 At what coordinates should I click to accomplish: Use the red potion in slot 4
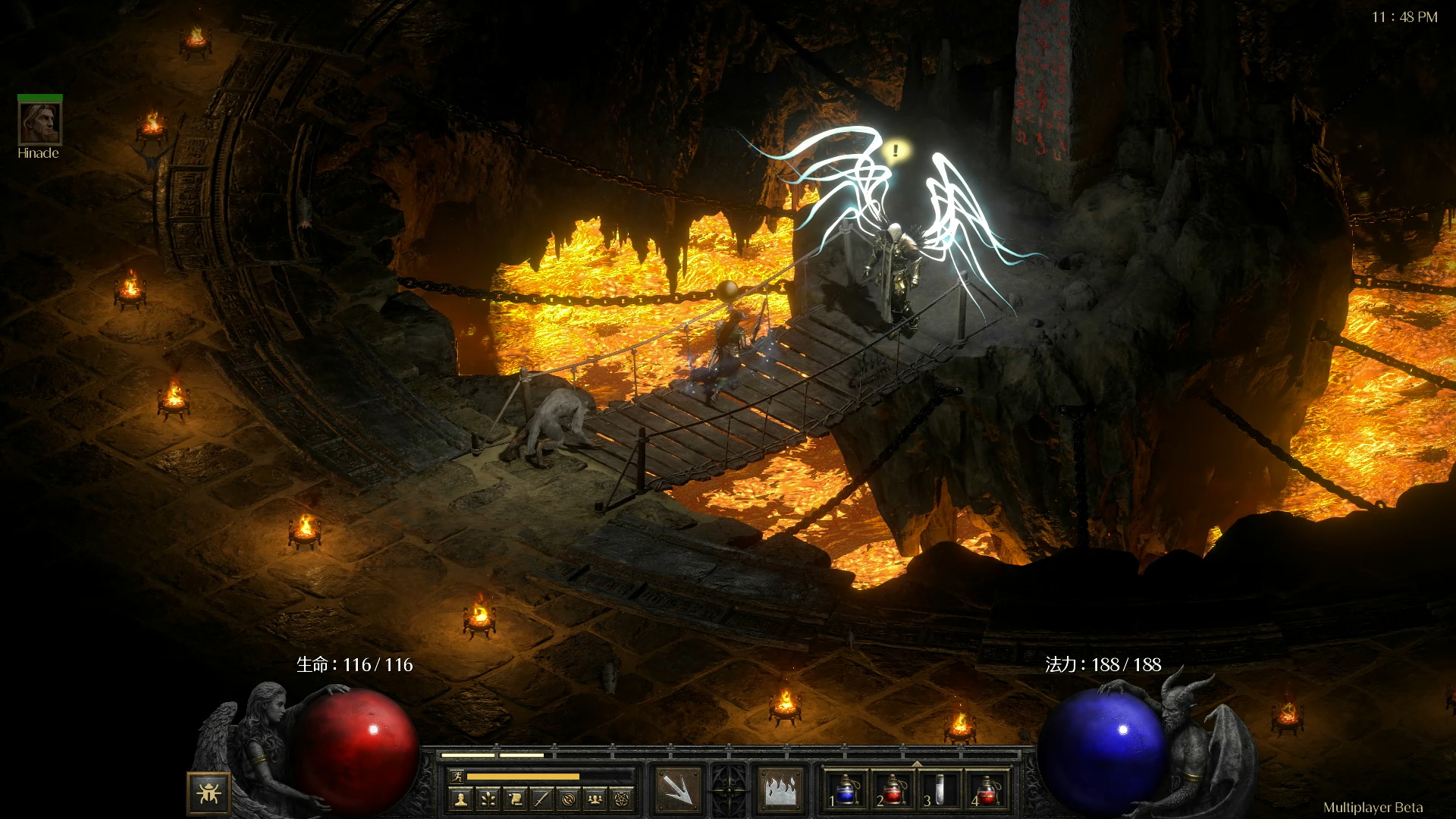(x=986, y=790)
